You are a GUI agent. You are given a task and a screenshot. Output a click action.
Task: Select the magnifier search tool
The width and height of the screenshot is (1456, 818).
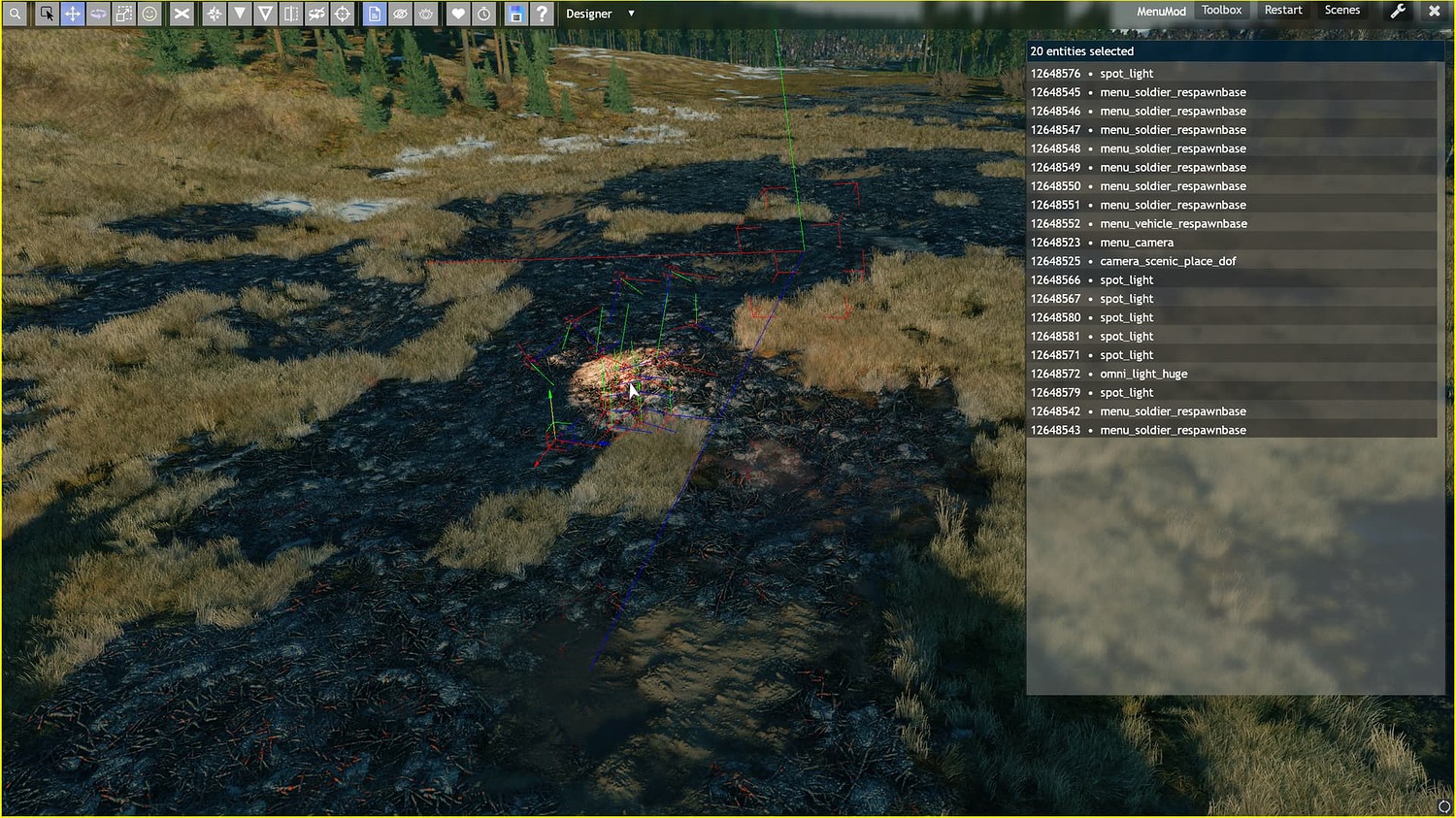pyautogui.click(x=16, y=14)
